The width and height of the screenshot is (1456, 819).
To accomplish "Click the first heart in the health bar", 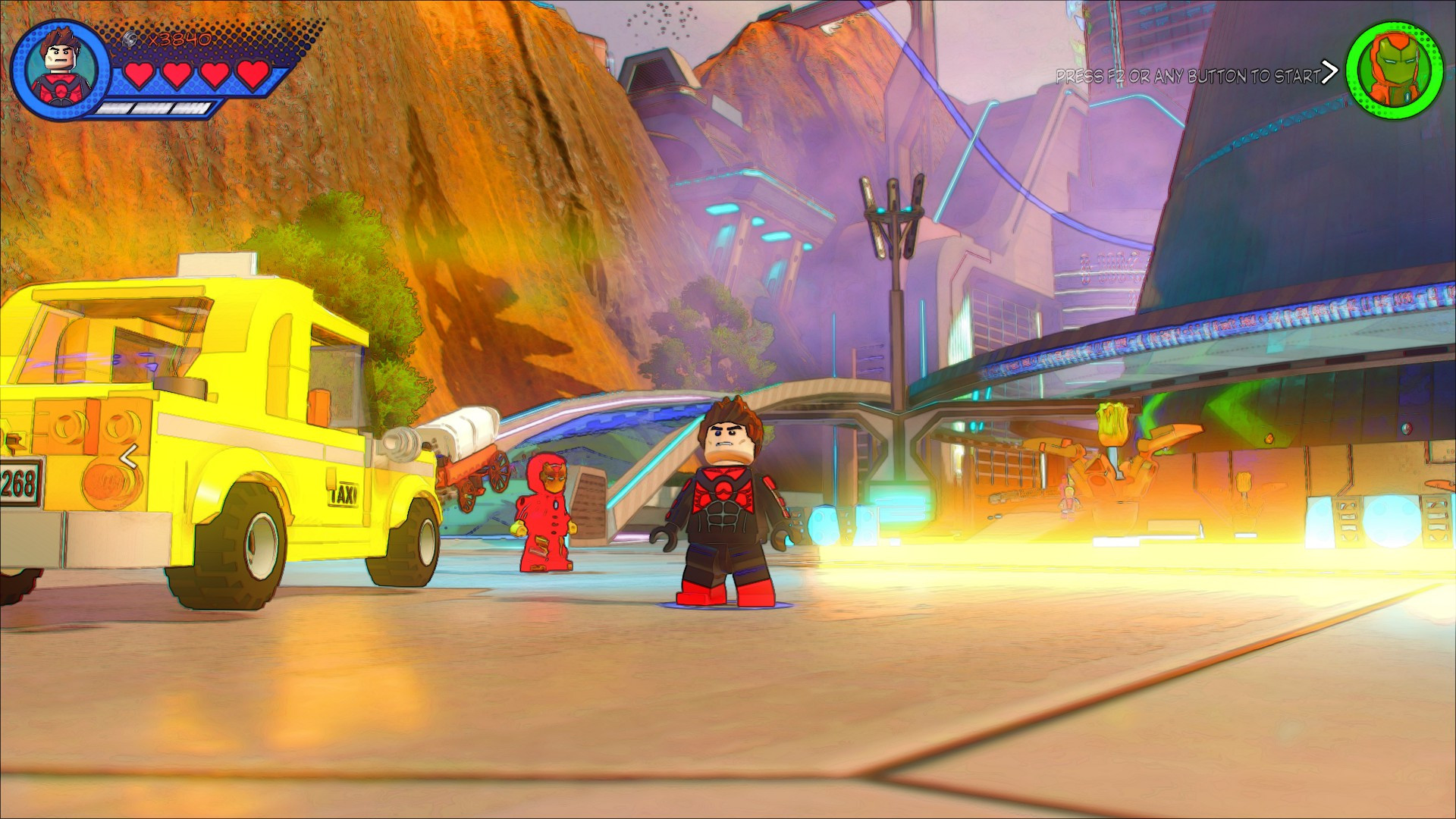I will tap(139, 75).
